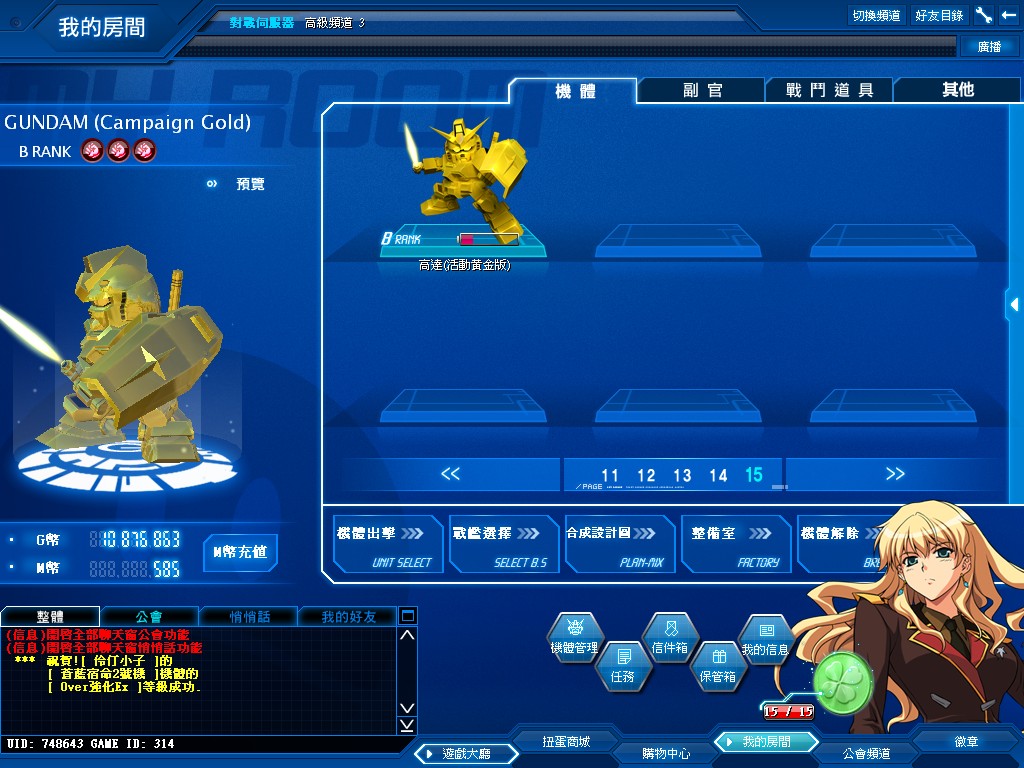
Task: Click 切換頻道 to switch channel
Action: coord(876,16)
